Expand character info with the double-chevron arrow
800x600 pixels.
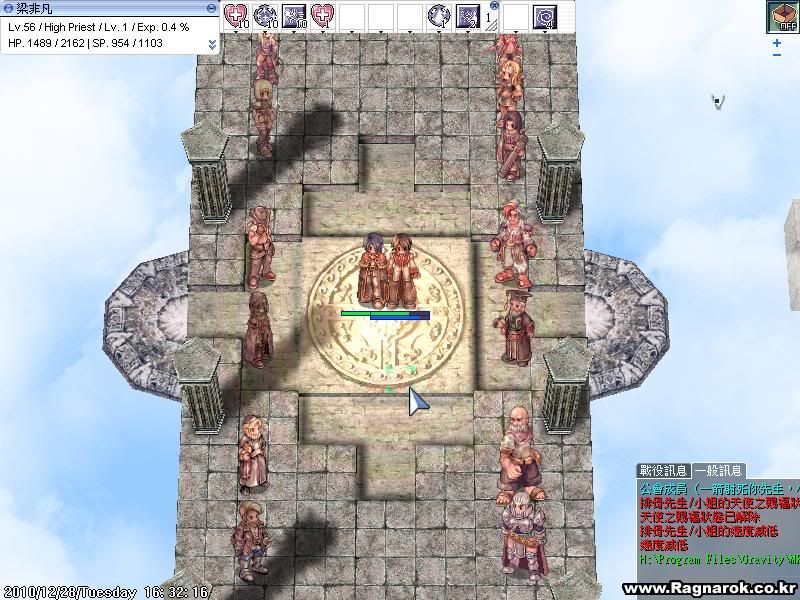tap(212, 45)
